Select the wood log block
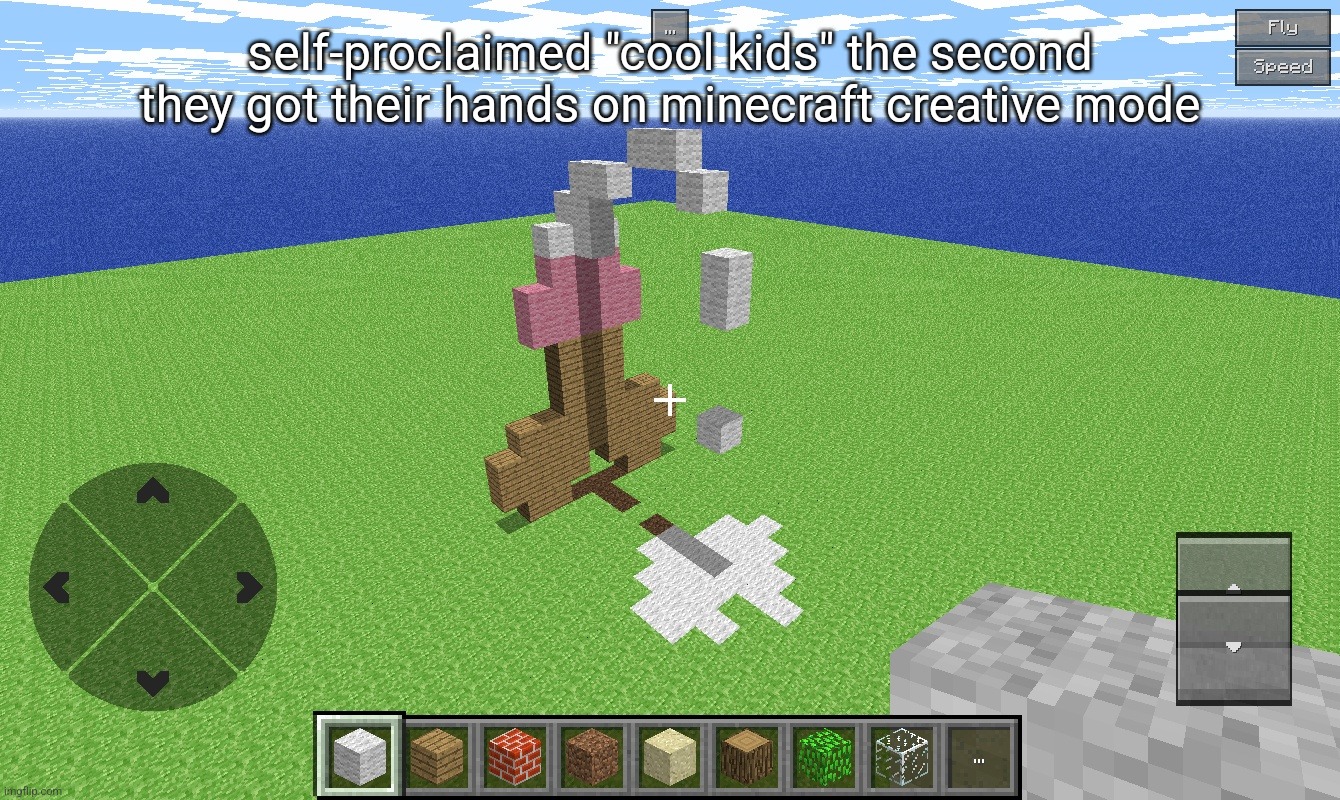Viewport: 1340px width, 800px height. (746, 757)
